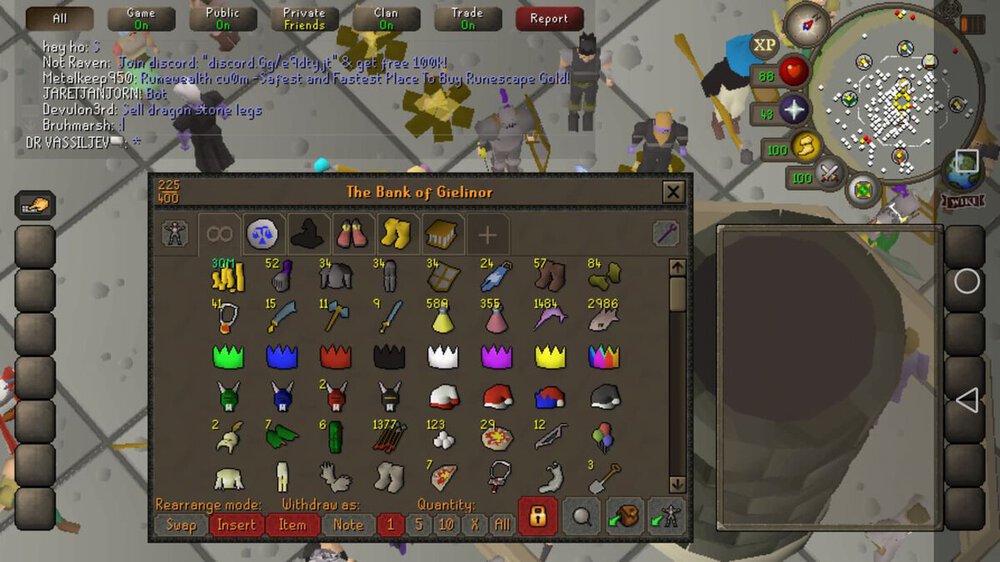Switch to the Trade chat tab

click(x=468, y=18)
